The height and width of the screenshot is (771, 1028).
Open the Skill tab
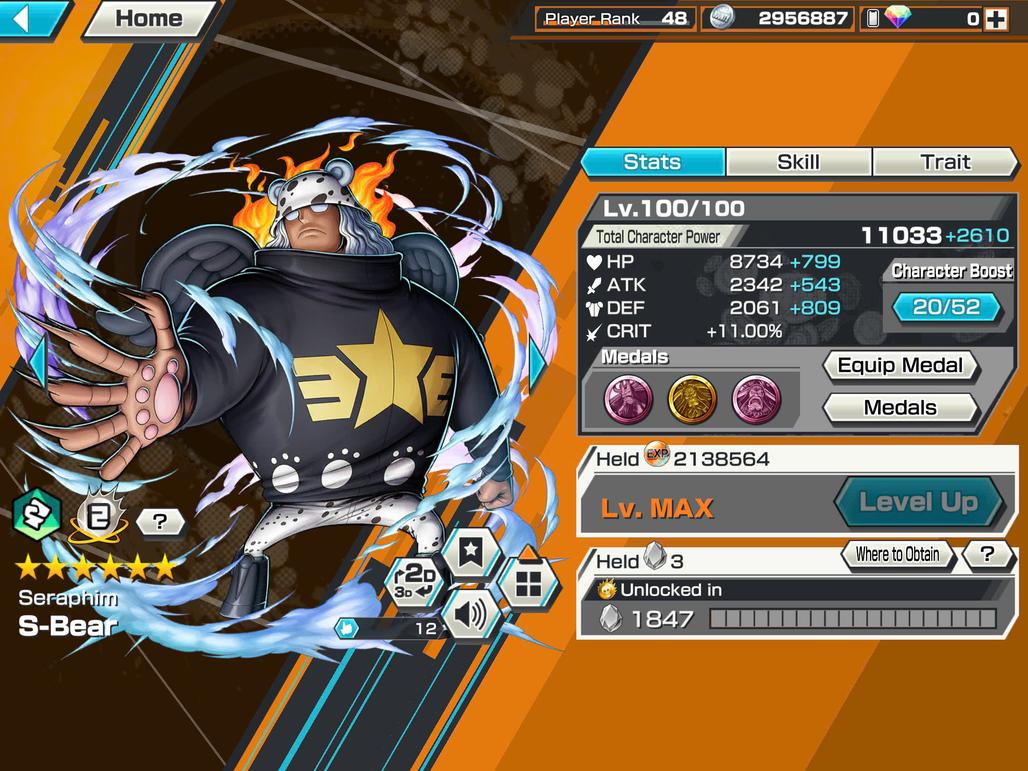coord(798,162)
